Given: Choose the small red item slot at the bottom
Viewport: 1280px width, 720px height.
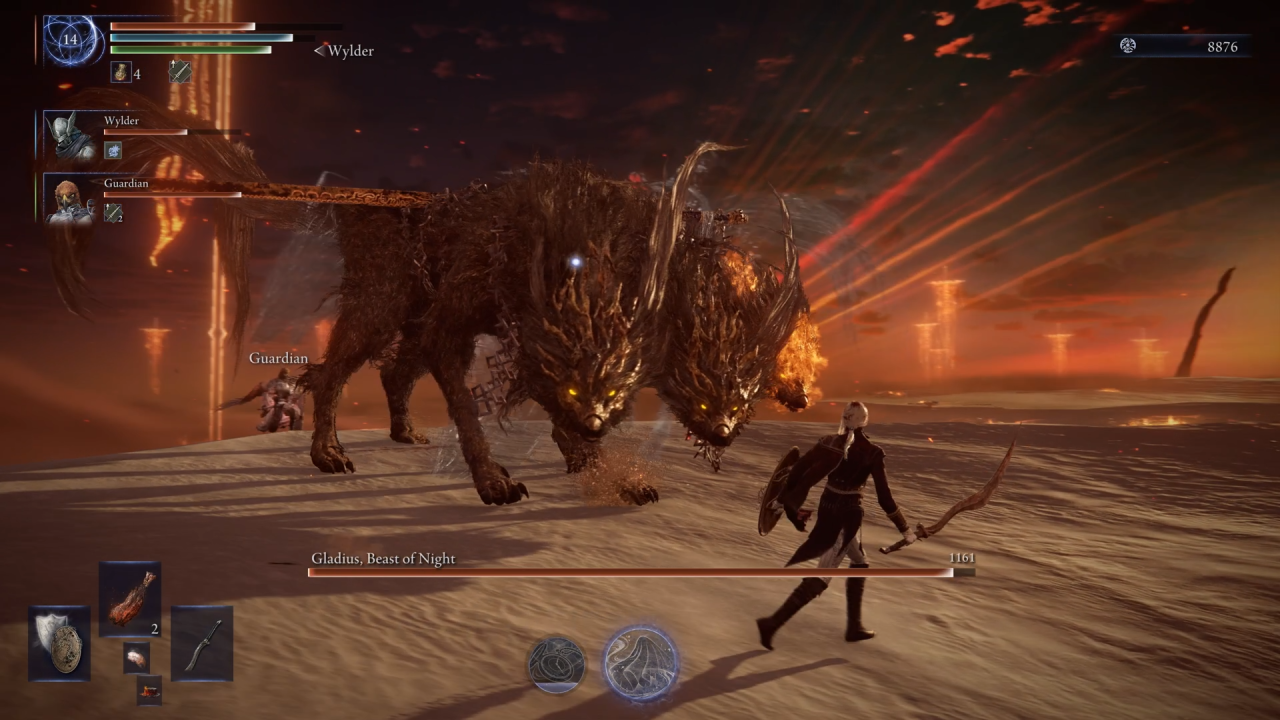Looking at the screenshot, I should [x=149, y=690].
